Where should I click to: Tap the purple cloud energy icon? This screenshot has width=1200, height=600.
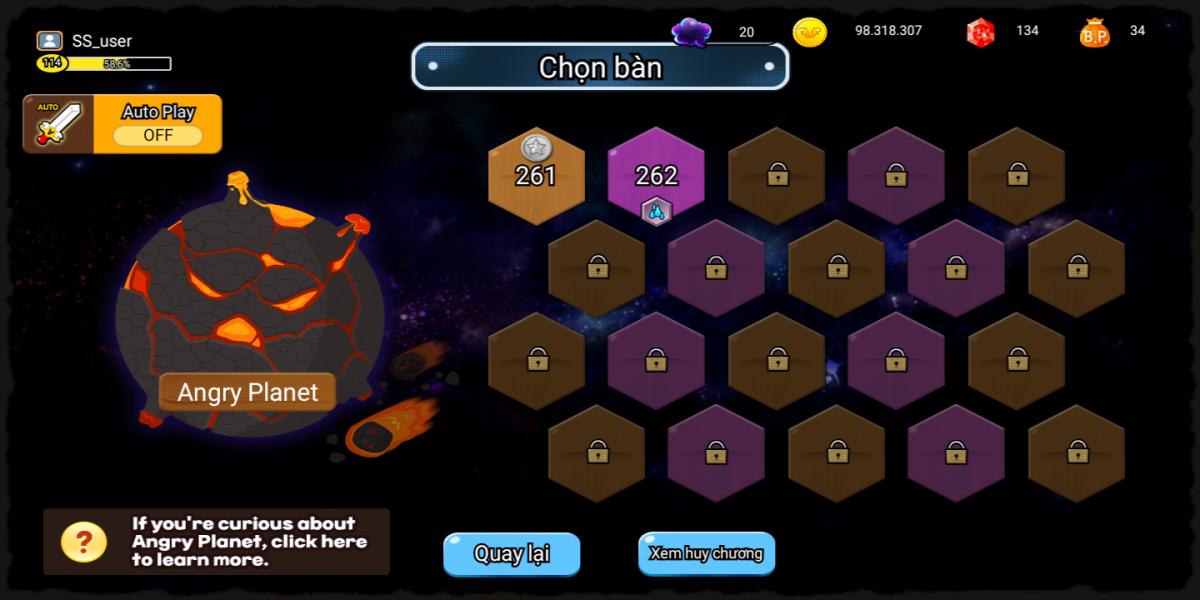pyautogui.click(x=691, y=32)
